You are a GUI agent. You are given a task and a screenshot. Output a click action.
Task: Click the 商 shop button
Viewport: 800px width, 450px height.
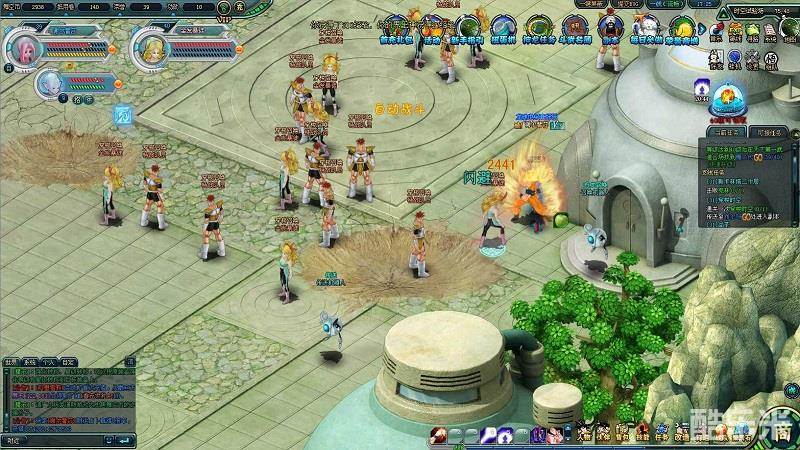785,434
